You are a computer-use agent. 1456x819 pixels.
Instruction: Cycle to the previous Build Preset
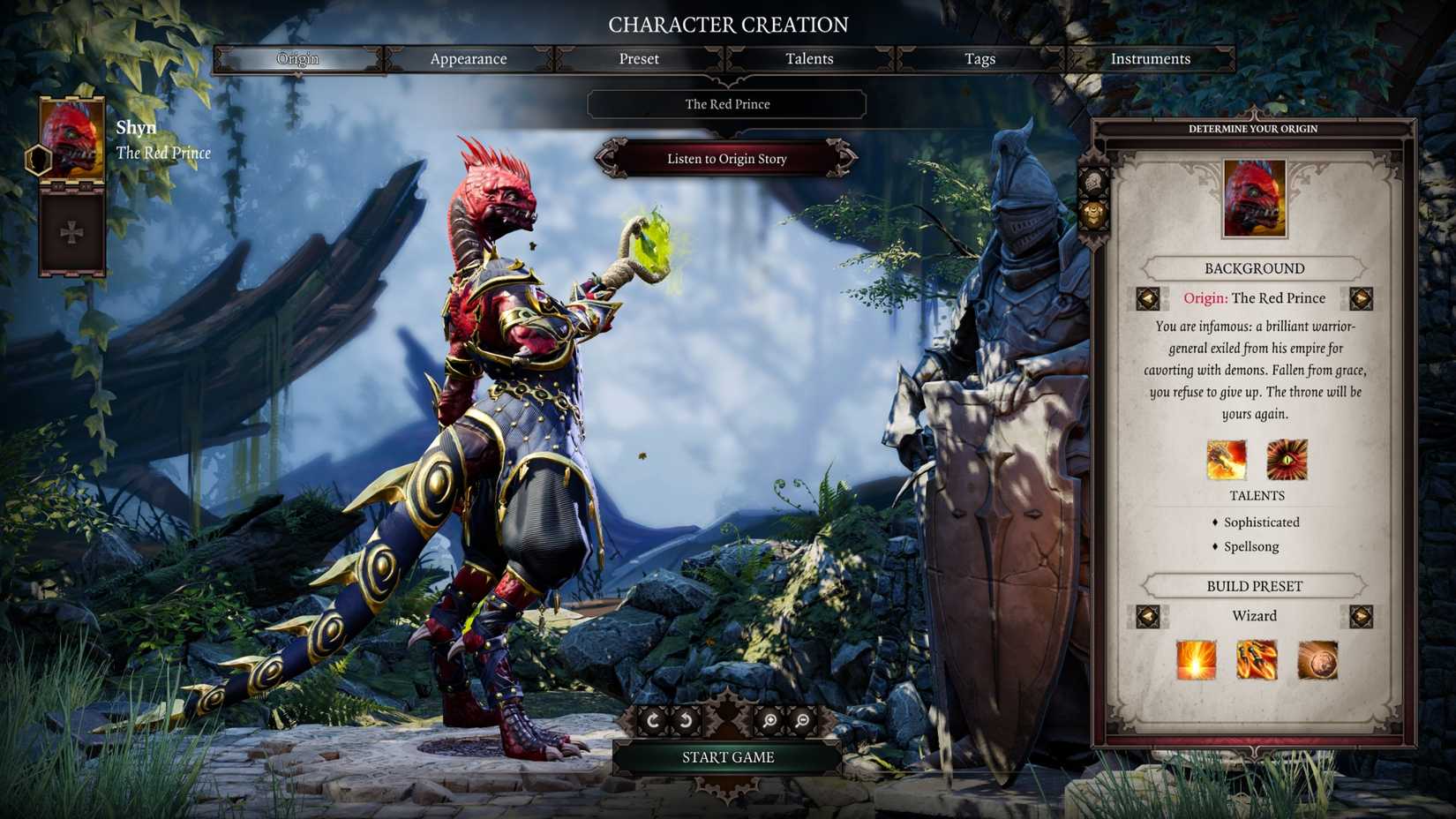[x=1148, y=616]
